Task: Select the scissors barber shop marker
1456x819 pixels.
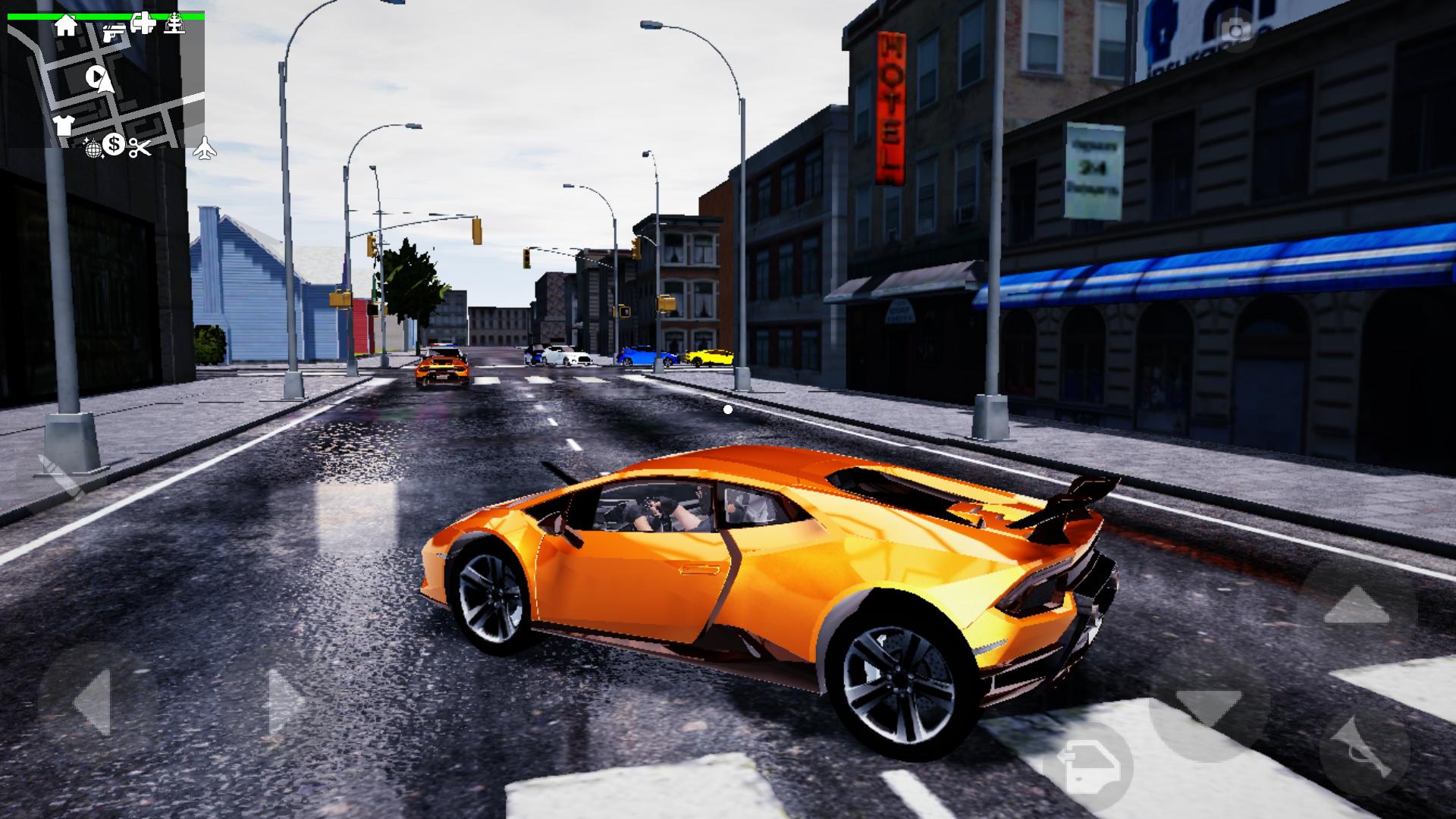Action: tap(139, 148)
